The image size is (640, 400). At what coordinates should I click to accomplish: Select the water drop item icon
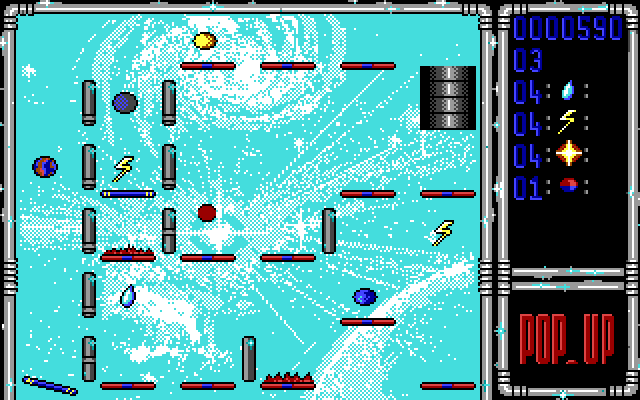[x=568, y=90]
